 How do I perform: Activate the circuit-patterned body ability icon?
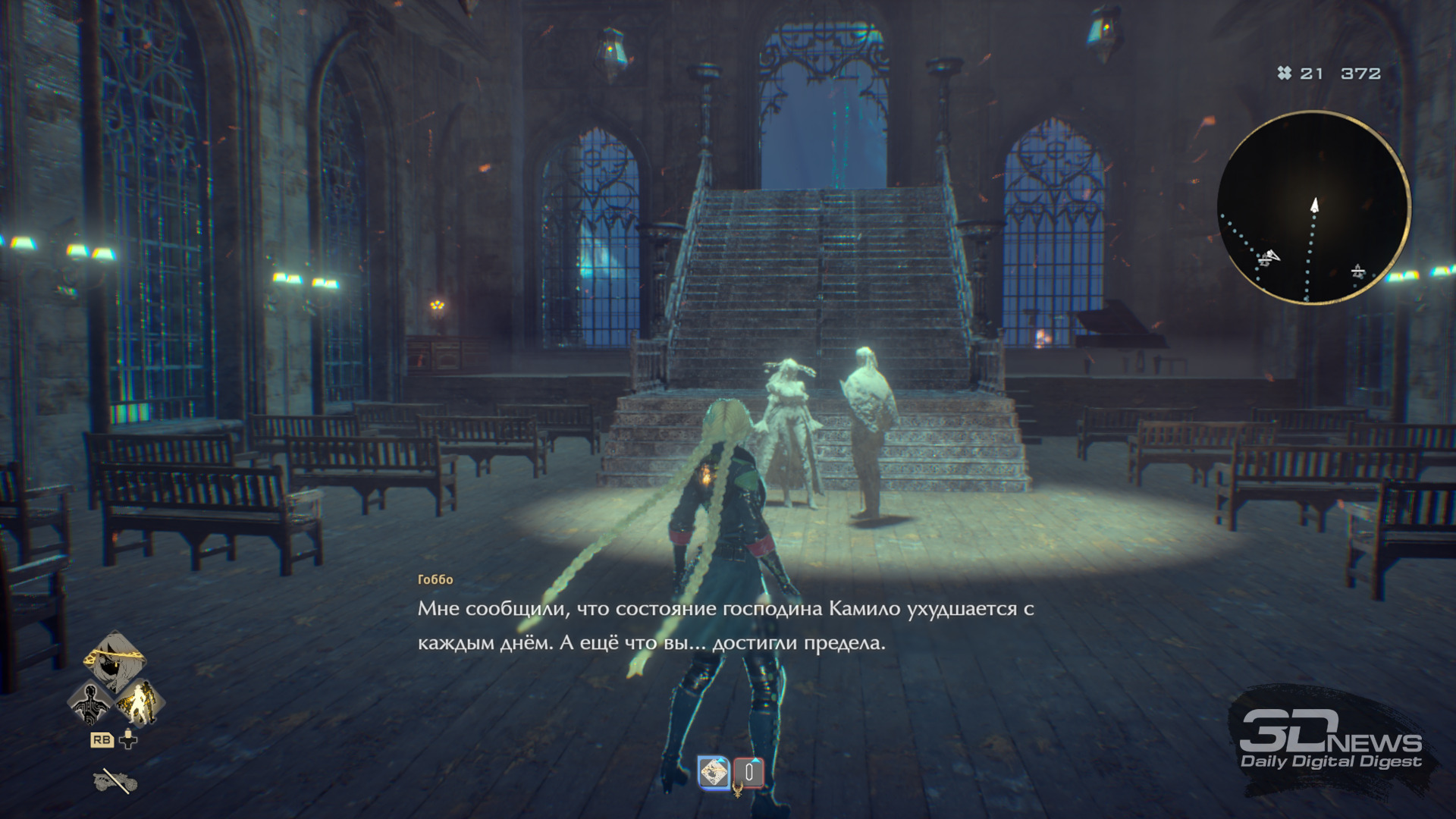coord(90,702)
